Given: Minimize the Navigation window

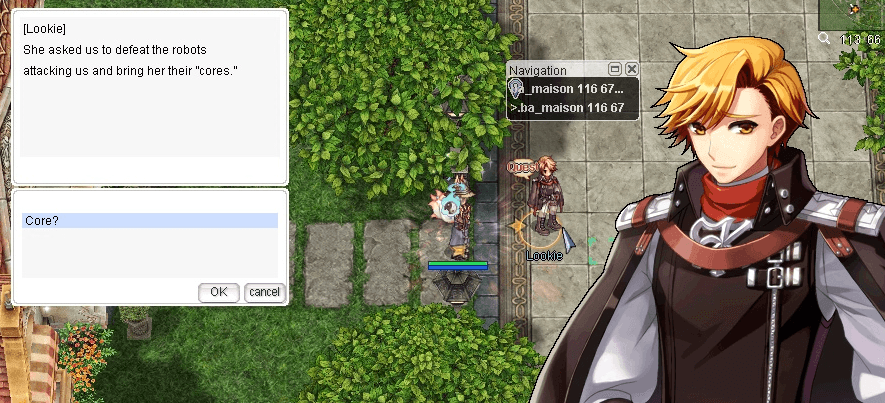Looking at the screenshot, I should click(x=615, y=69).
